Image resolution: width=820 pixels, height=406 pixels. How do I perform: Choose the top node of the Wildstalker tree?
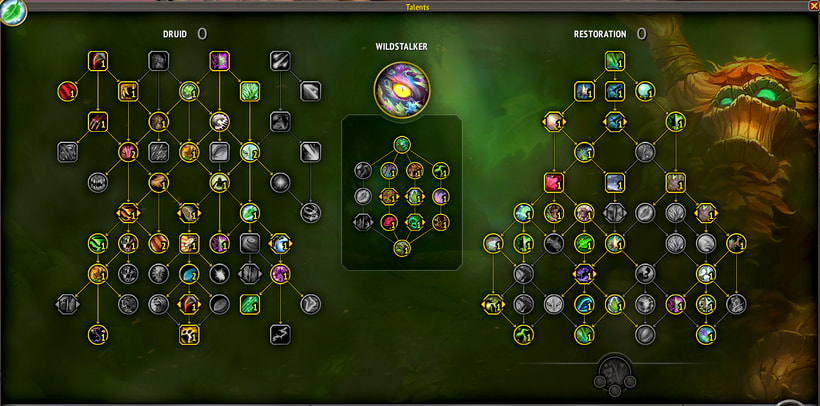pyautogui.click(x=401, y=144)
